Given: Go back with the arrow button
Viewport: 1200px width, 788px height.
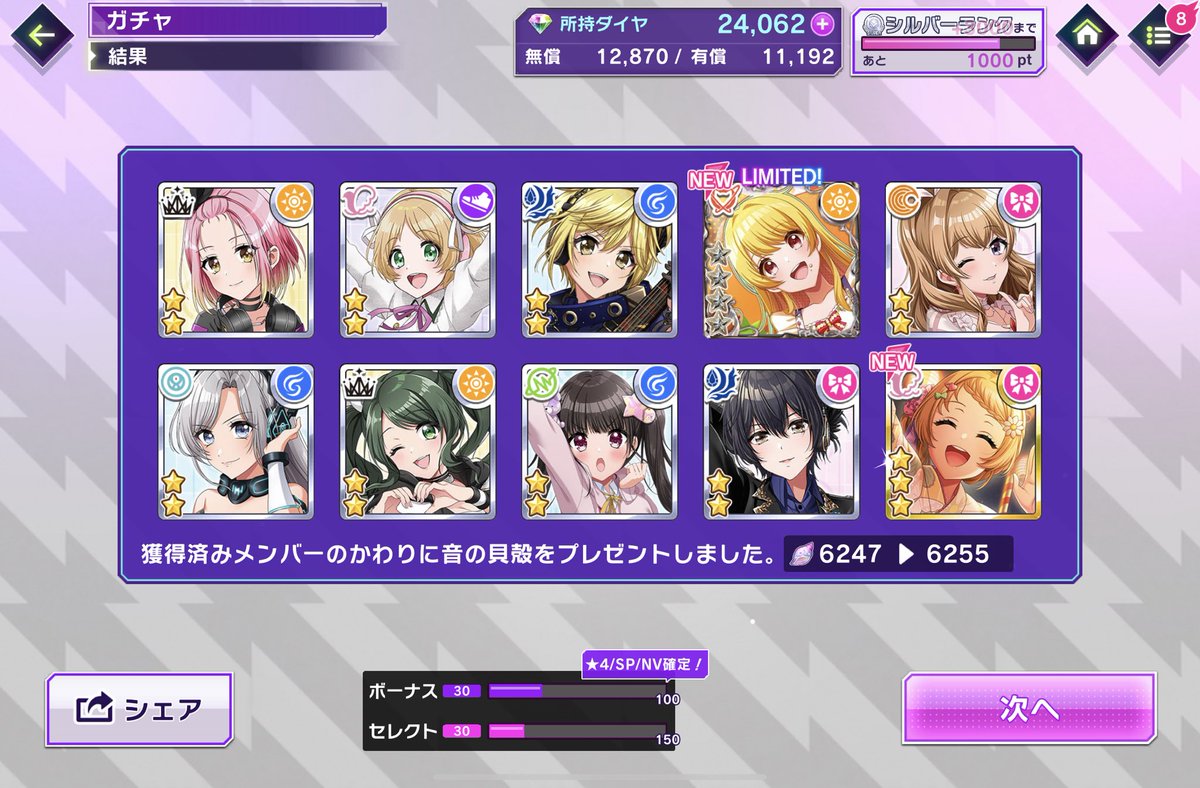Looking at the screenshot, I should 41,37.
